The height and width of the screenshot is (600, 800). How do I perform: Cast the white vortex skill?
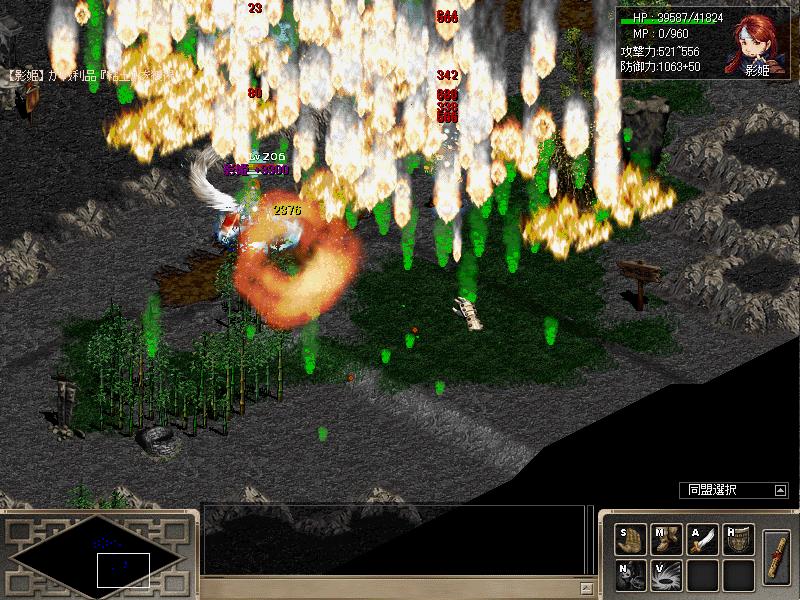coord(665,574)
